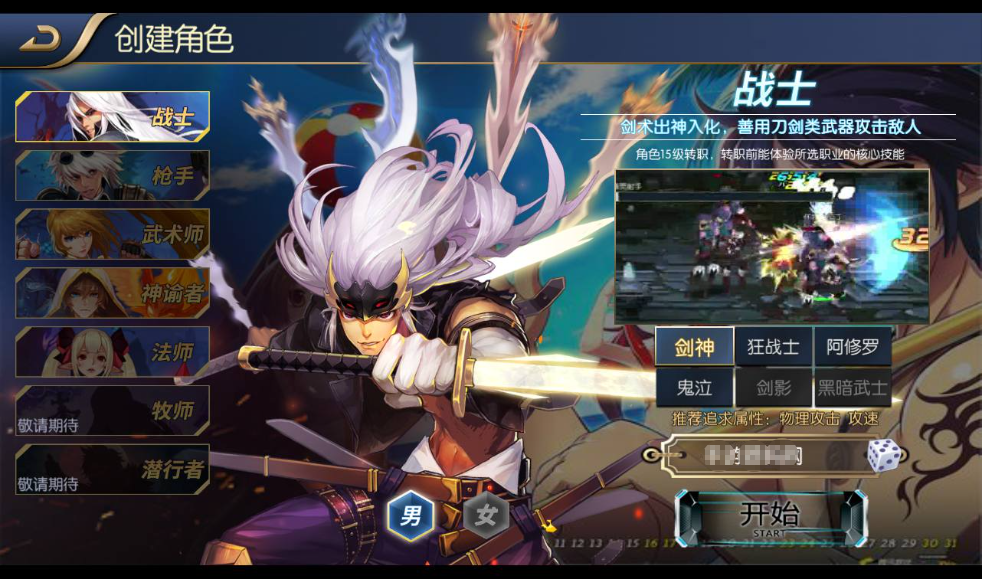Start the game with 开始 button

[769, 517]
